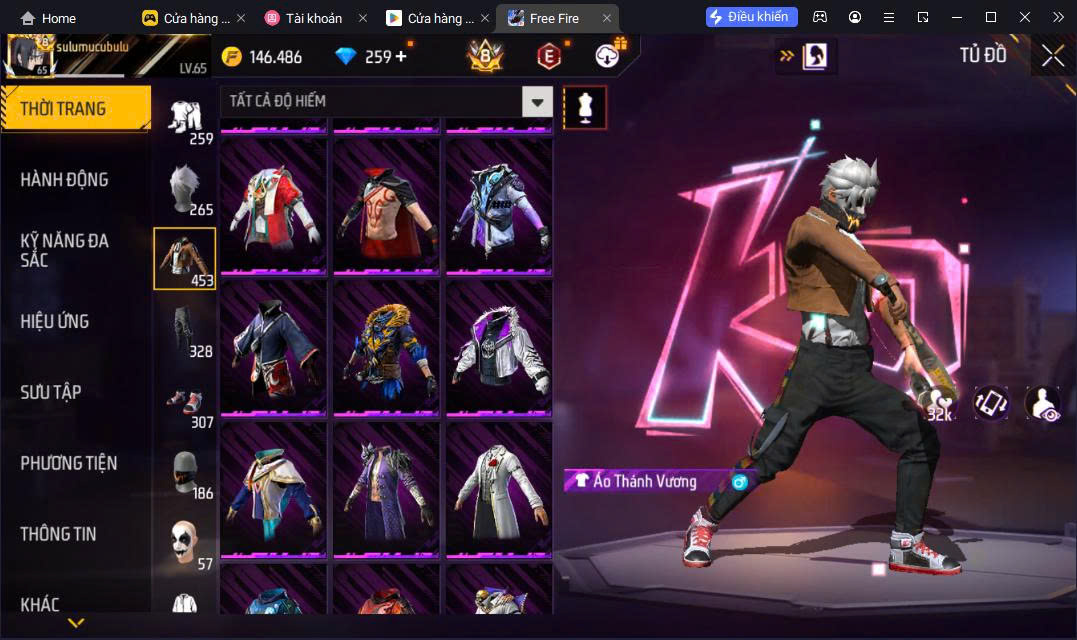Close the Tủ Đồ wardrobe screen
This screenshot has height=640, width=1077.
pyautogui.click(x=1052, y=56)
